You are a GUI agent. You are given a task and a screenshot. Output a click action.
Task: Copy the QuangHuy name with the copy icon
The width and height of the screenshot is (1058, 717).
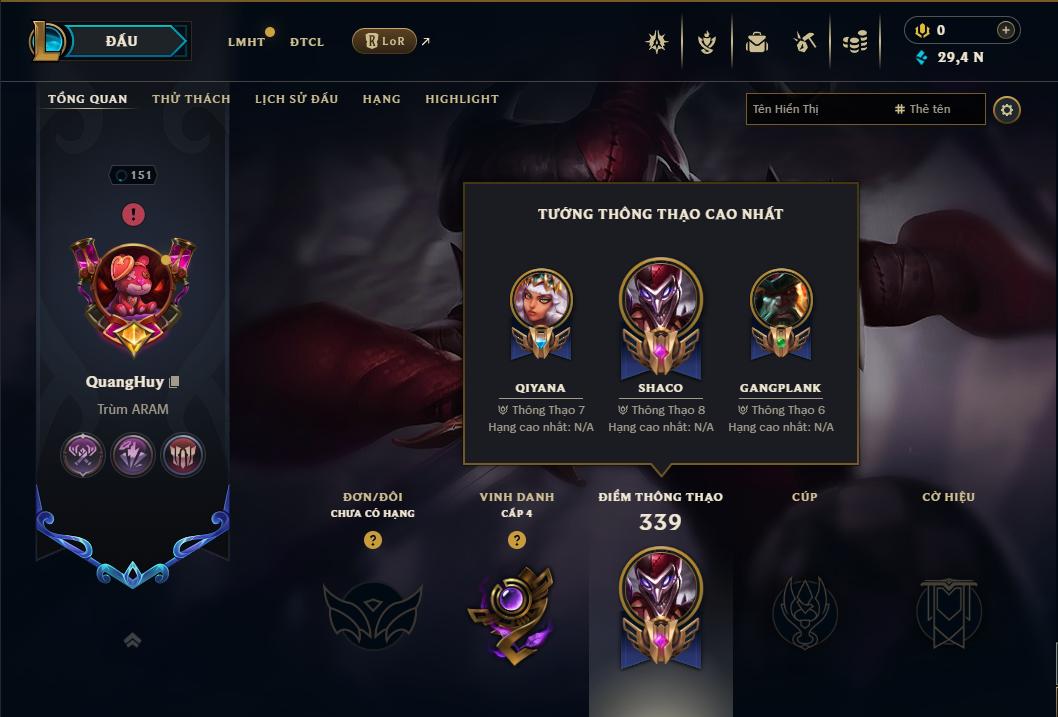[175, 382]
